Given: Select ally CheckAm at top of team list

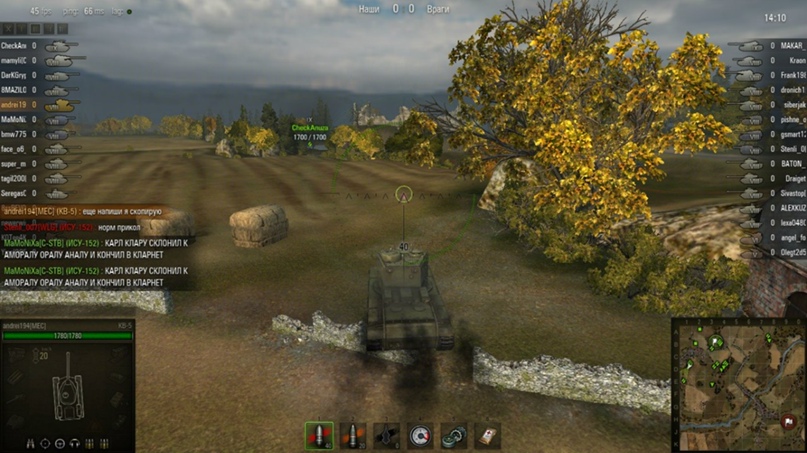Looking at the screenshot, I should click(x=14, y=46).
